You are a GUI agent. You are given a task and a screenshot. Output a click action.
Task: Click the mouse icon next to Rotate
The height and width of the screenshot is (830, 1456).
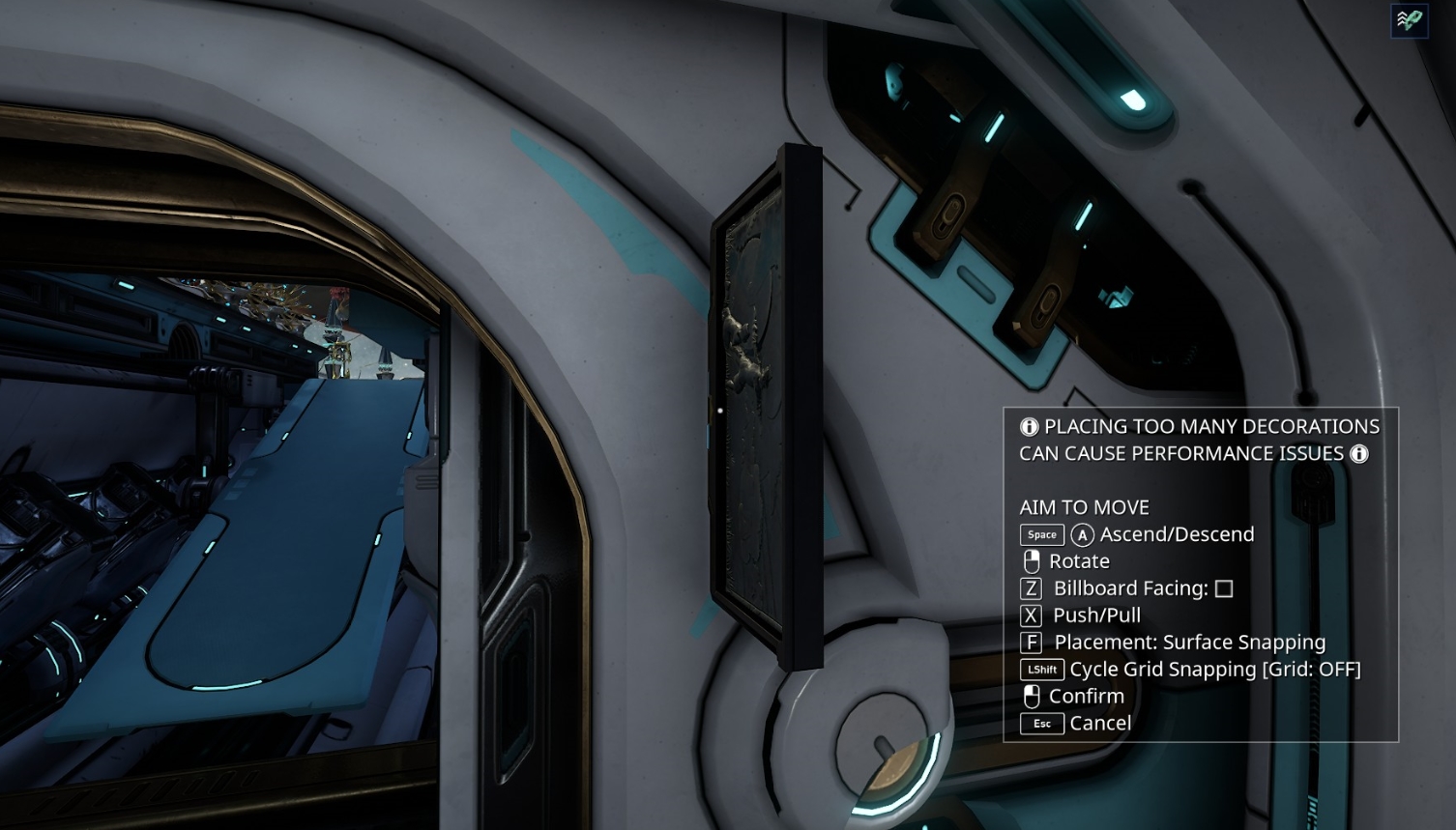(1032, 560)
